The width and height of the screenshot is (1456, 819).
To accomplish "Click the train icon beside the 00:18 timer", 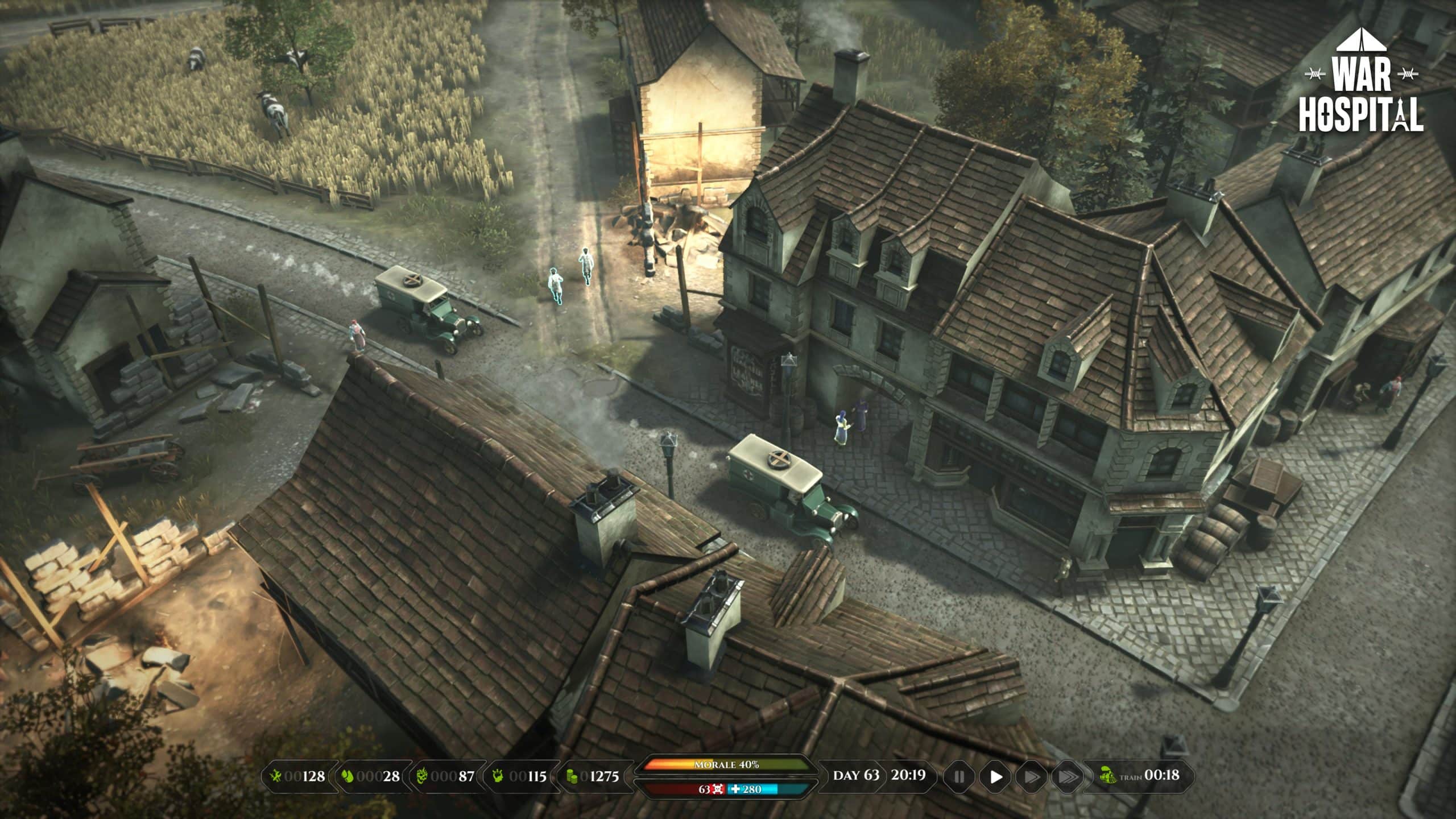I will (x=1109, y=776).
